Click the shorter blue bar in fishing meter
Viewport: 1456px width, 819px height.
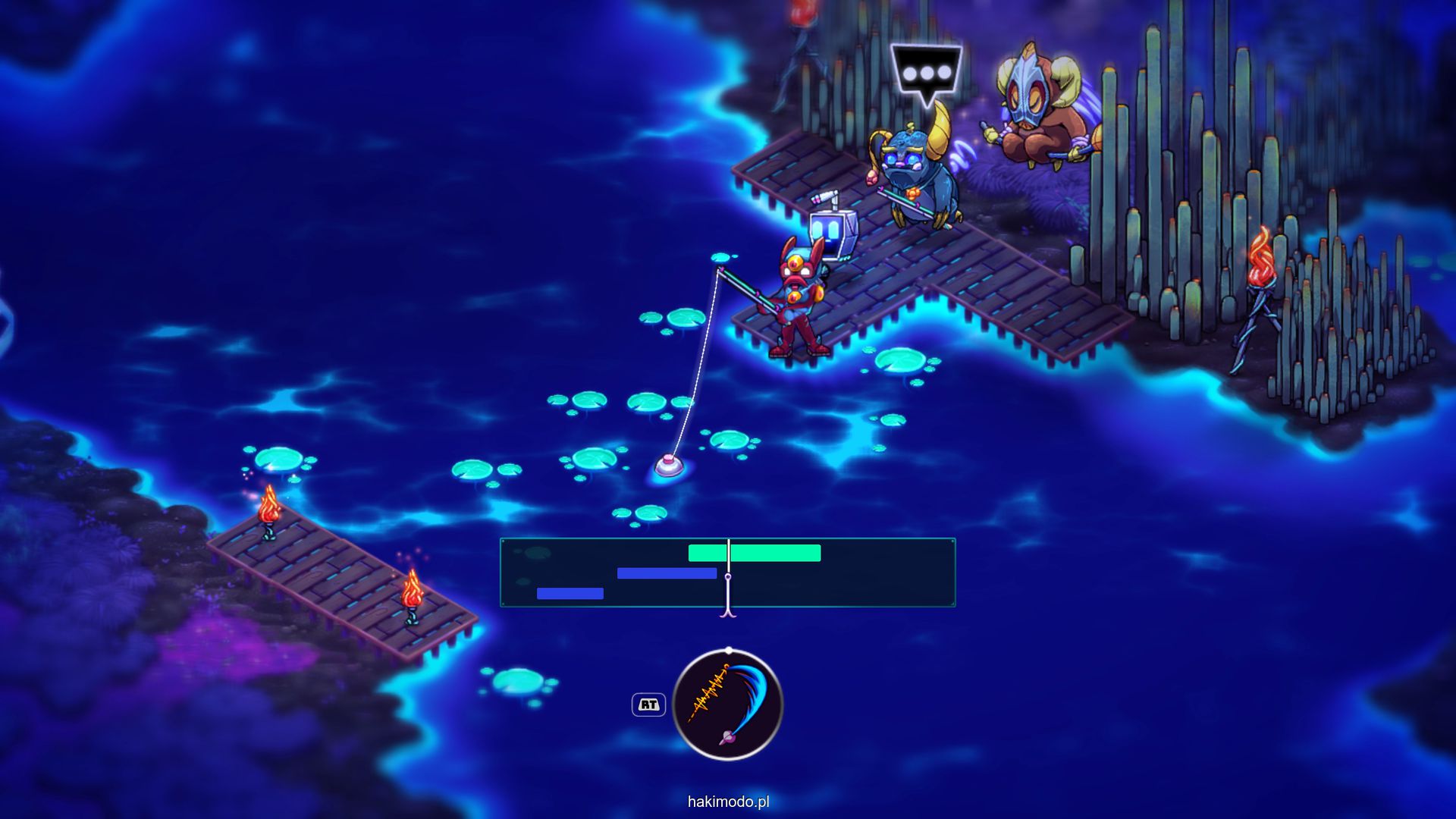[570, 594]
